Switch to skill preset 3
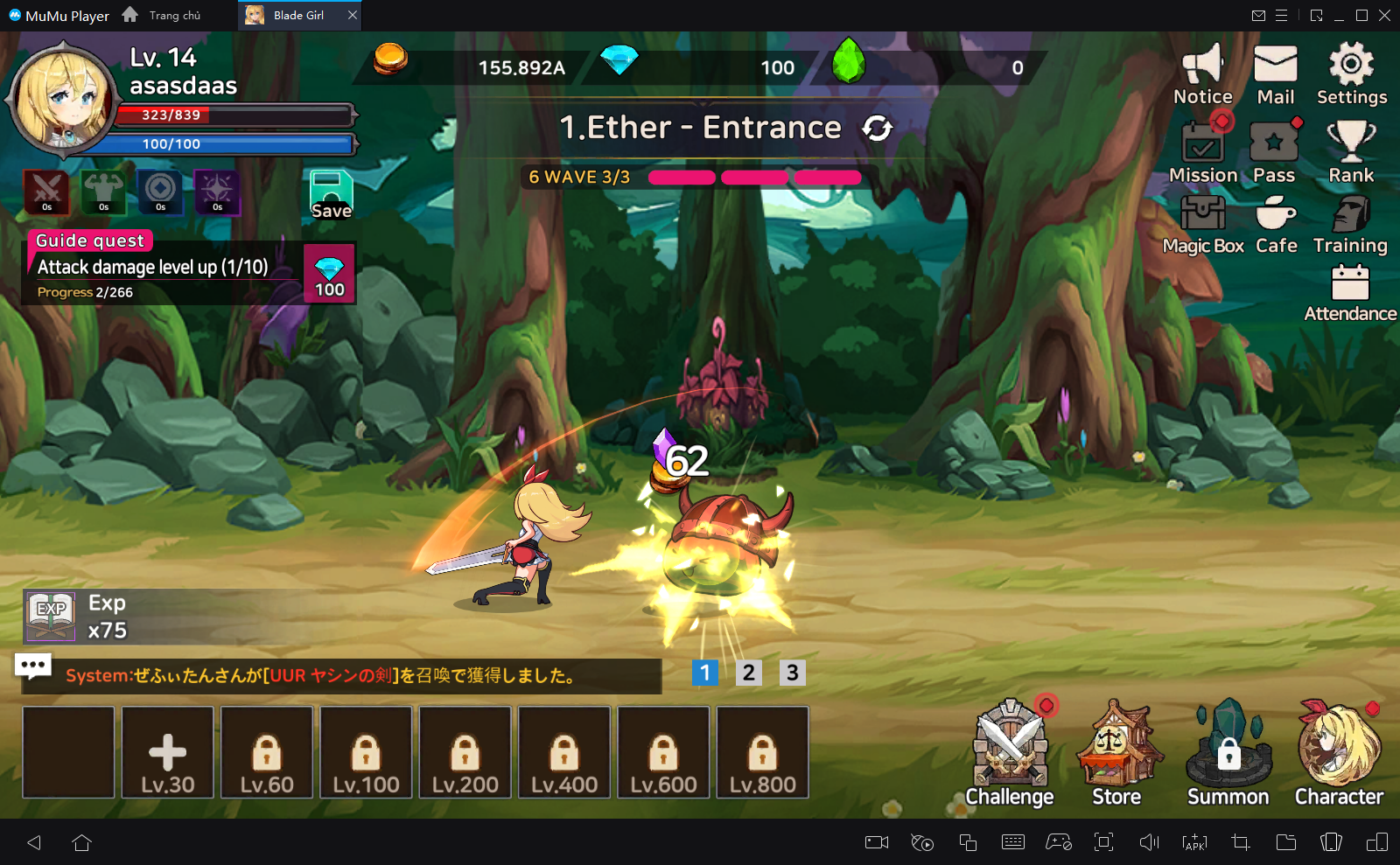The width and height of the screenshot is (1400, 865). [x=792, y=673]
